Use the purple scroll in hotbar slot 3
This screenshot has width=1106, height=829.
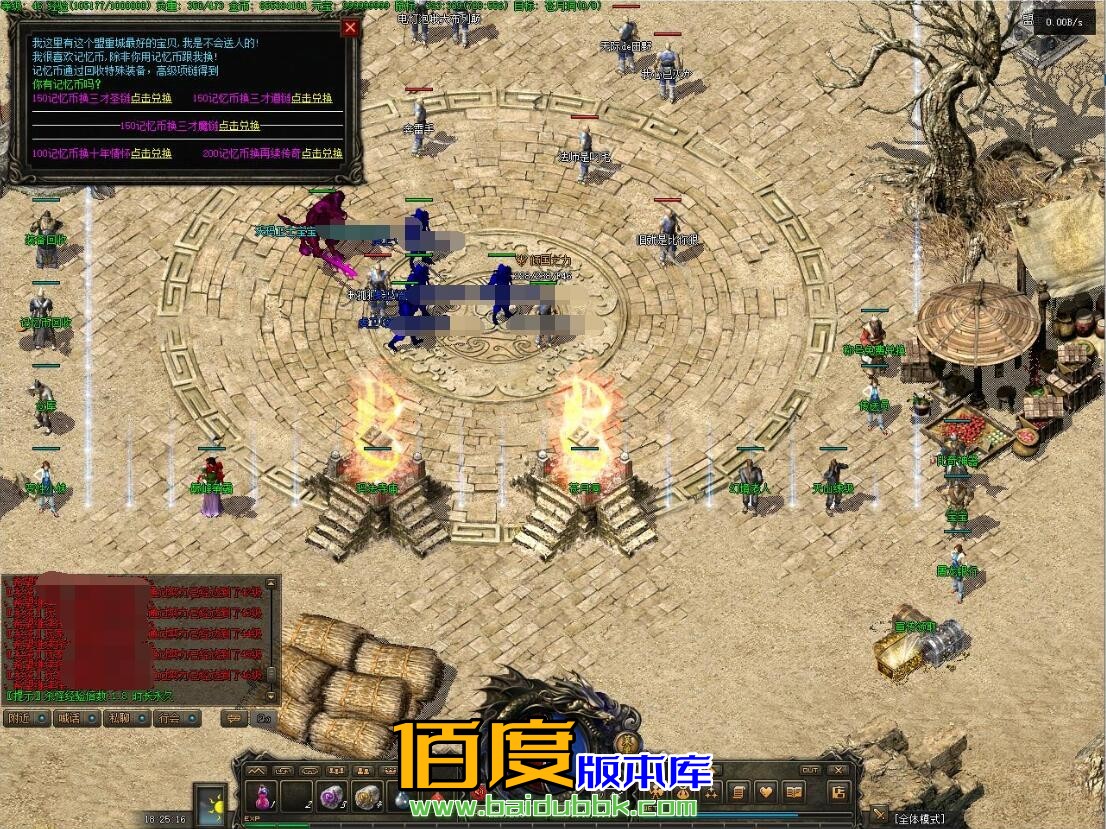331,796
